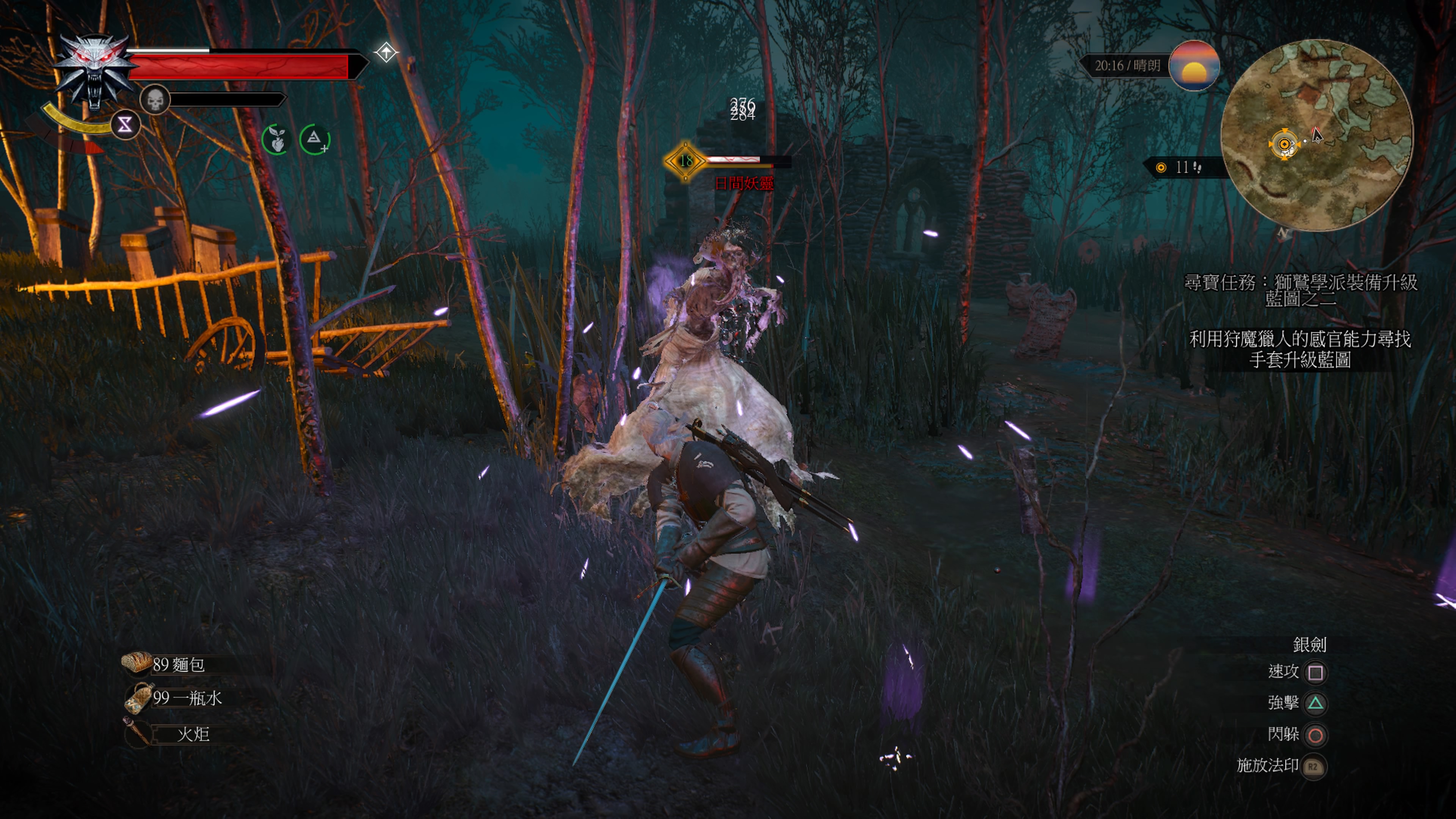Viewport: 1456px width, 819px height.
Task: Open the level-up arrow indicator
Action: pyautogui.click(x=386, y=53)
